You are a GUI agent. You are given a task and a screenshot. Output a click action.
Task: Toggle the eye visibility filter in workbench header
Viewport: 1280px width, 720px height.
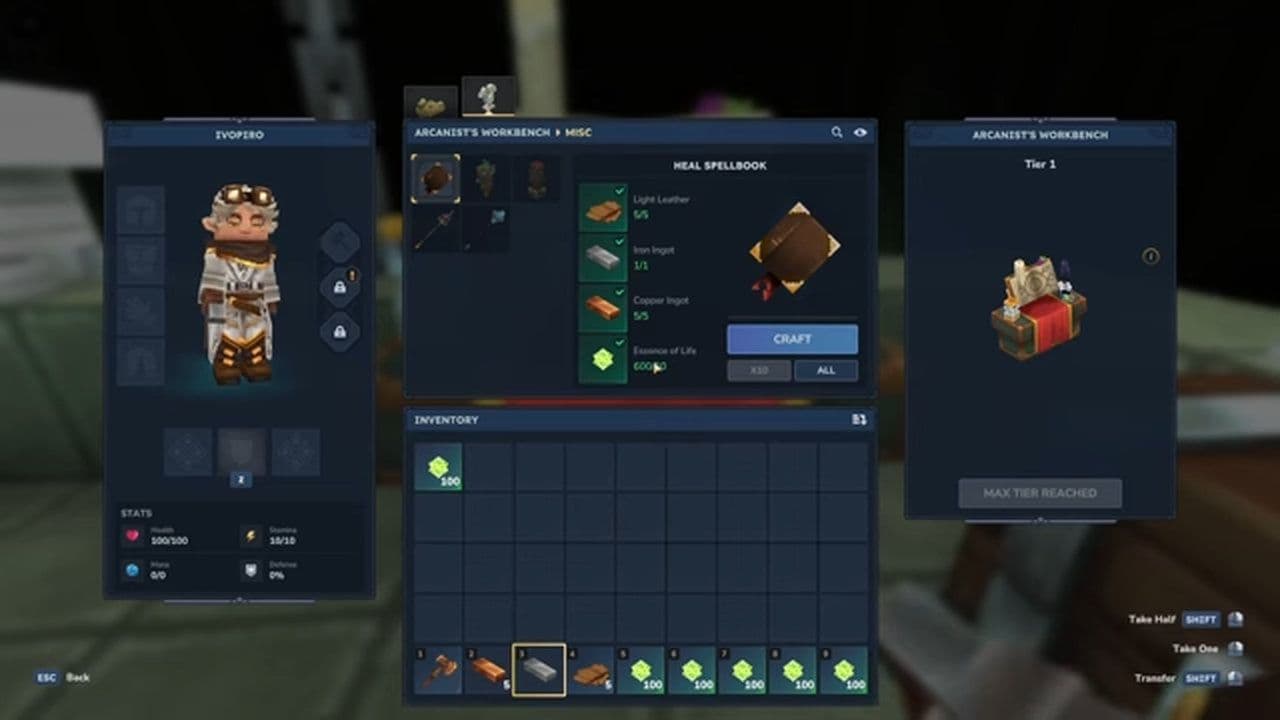click(x=861, y=131)
